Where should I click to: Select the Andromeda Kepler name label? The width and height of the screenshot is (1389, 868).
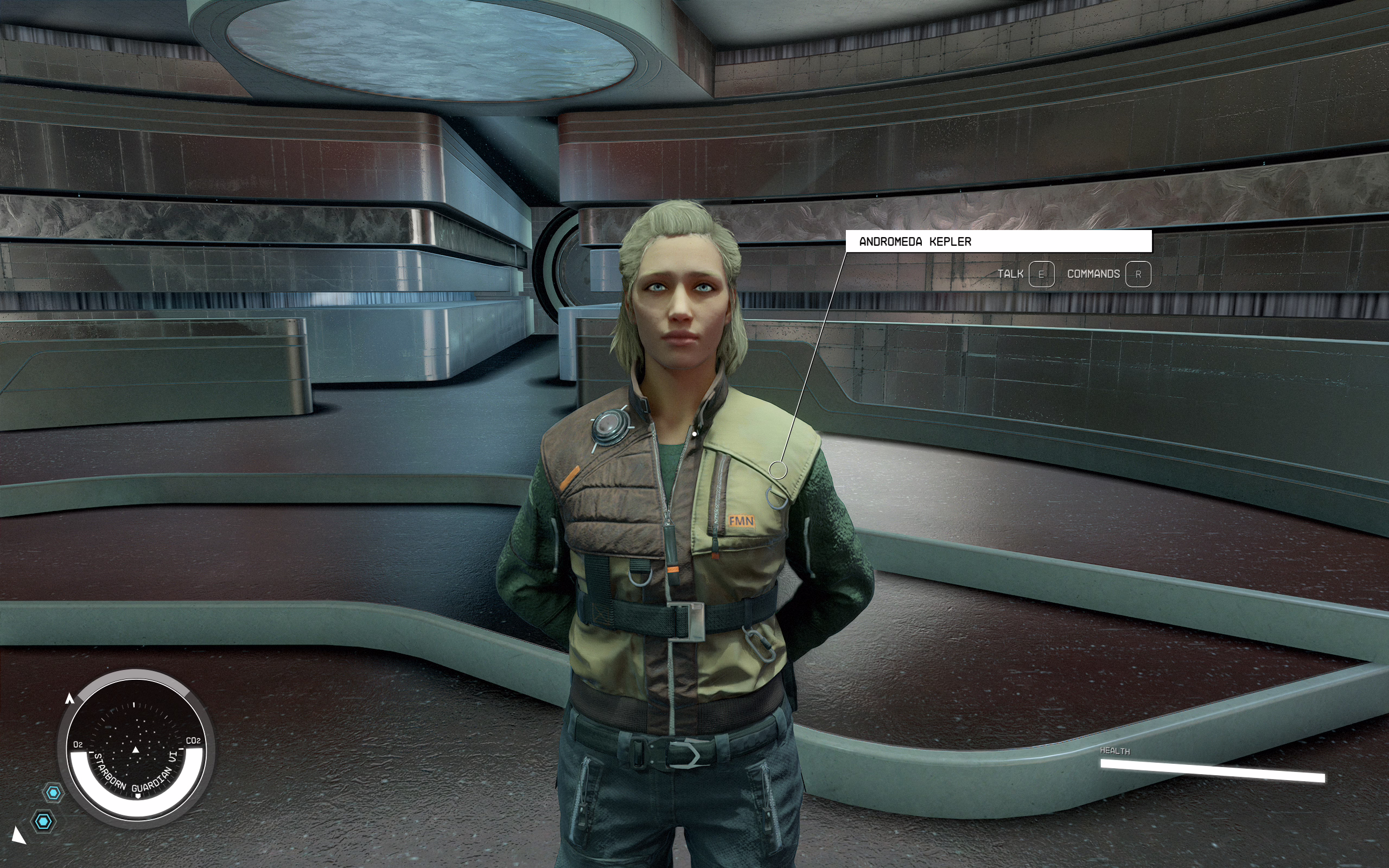click(998, 242)
